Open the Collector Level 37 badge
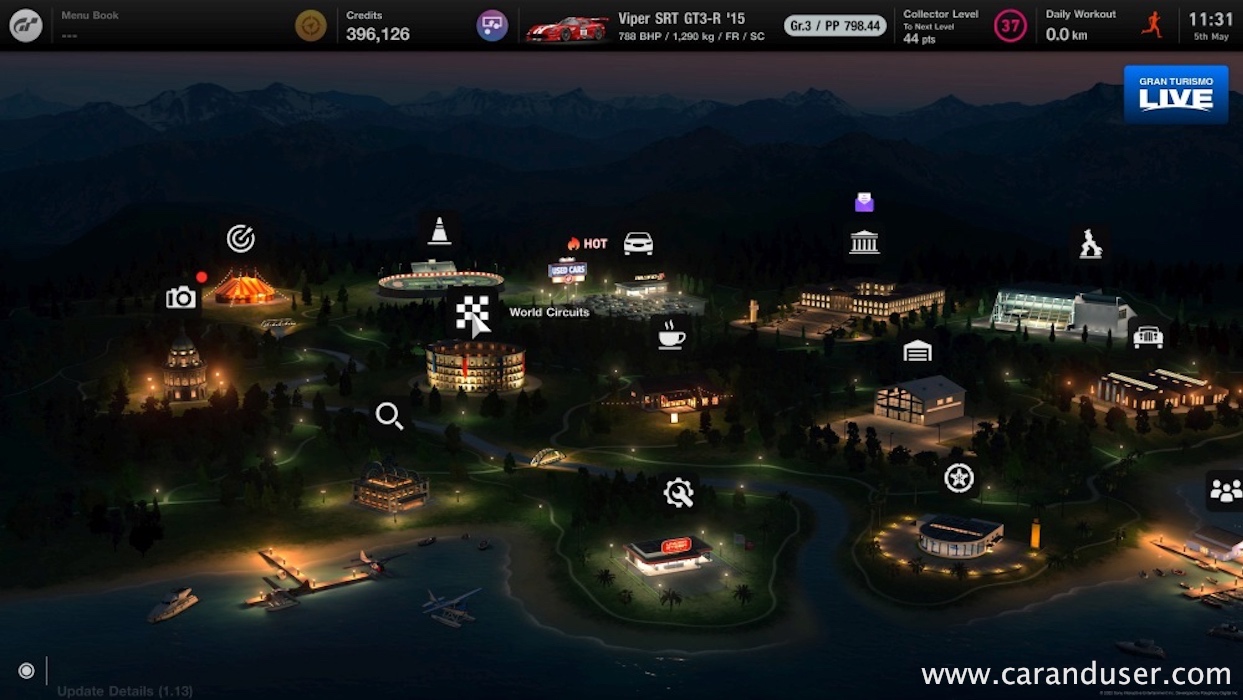This screenshot has width=1243, height=700. tap(1010, 26)
